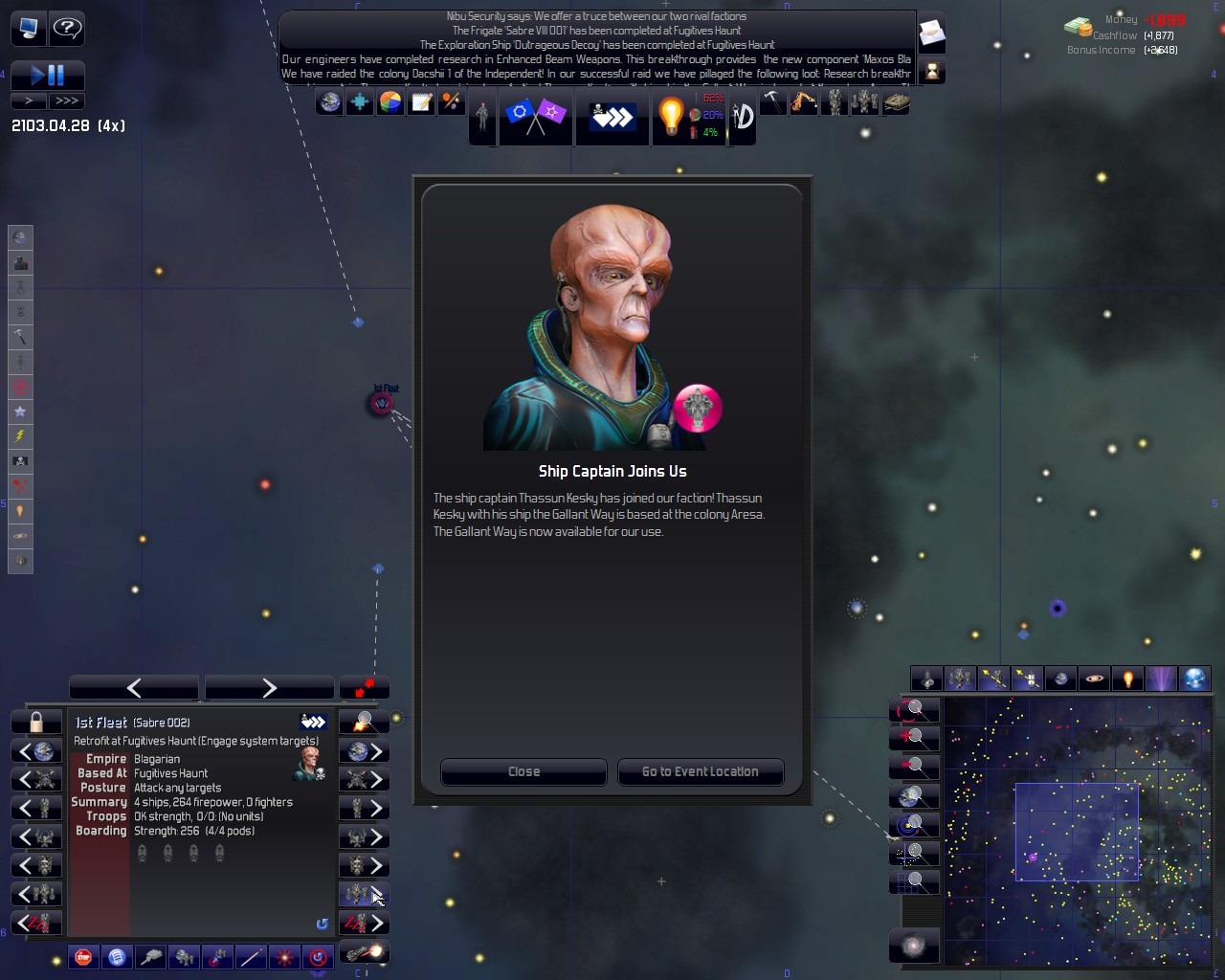Click the minimap zoom-in magnifier with plus
Viewport: 1225px width, 980px height.
point(916,737)
